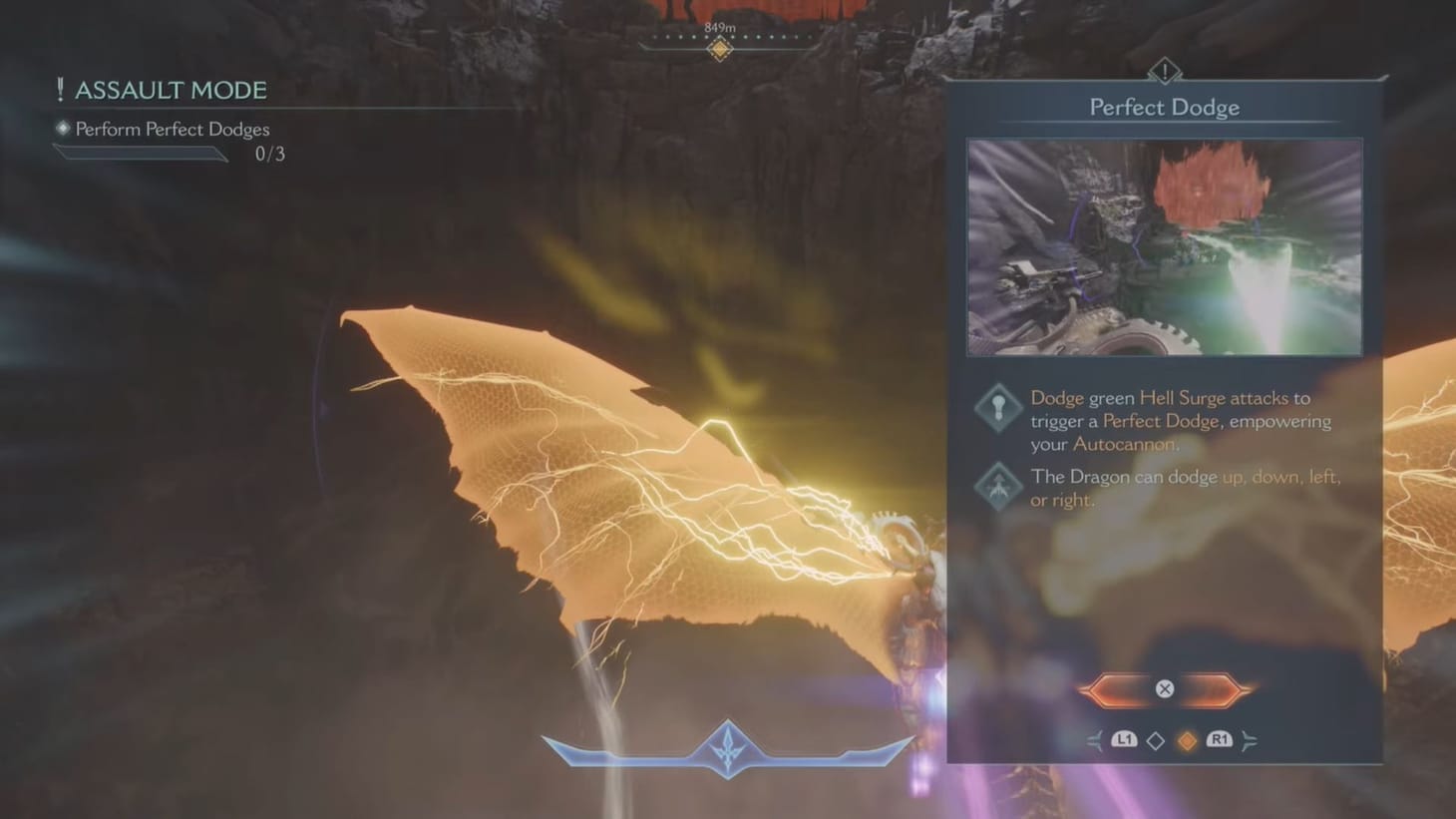Select the Perfect Dodge panel header
1456x819 pixels.
1165,106
